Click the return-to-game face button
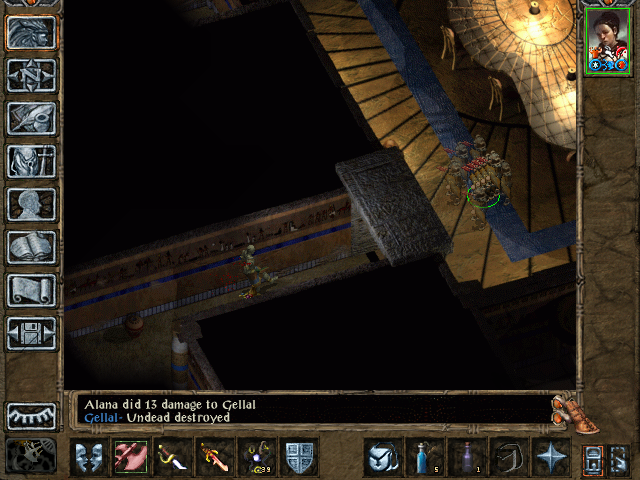This screenshot has width=640, height=480. click(x=31, y=33)
